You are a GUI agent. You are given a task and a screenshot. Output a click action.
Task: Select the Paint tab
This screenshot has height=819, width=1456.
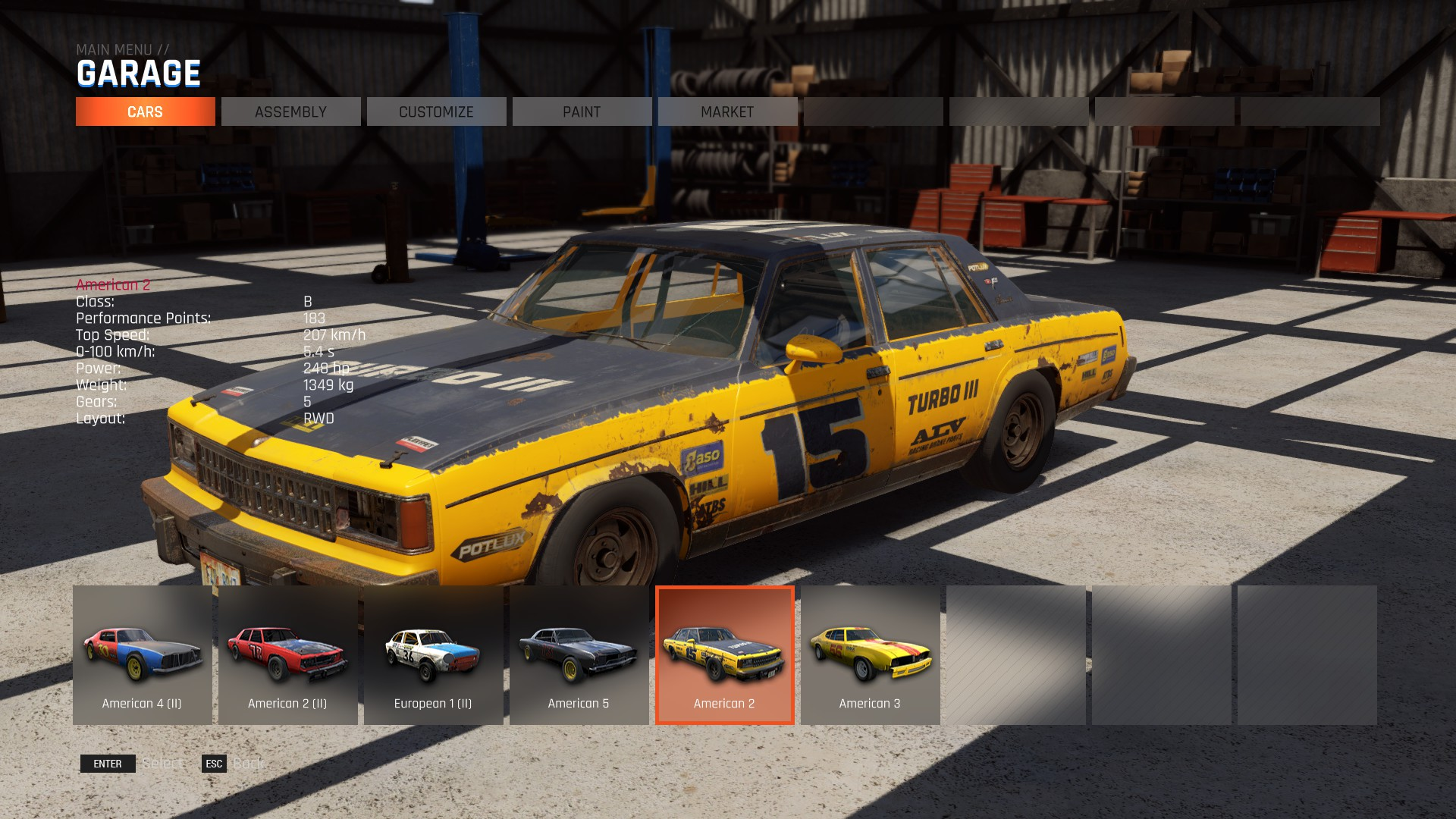pos(582,111)
